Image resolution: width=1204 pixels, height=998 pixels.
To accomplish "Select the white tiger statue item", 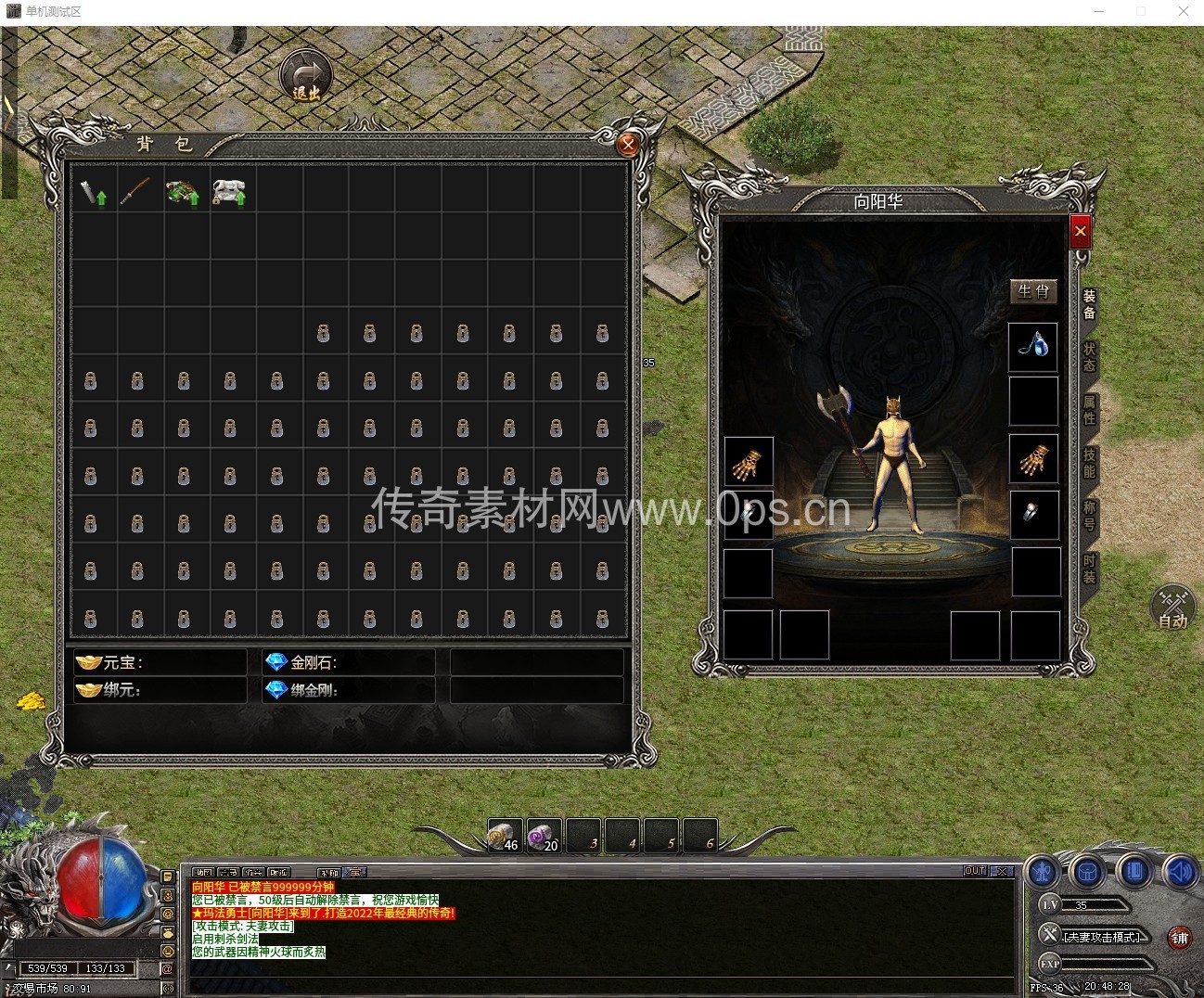I will click(x=228, y=192).
